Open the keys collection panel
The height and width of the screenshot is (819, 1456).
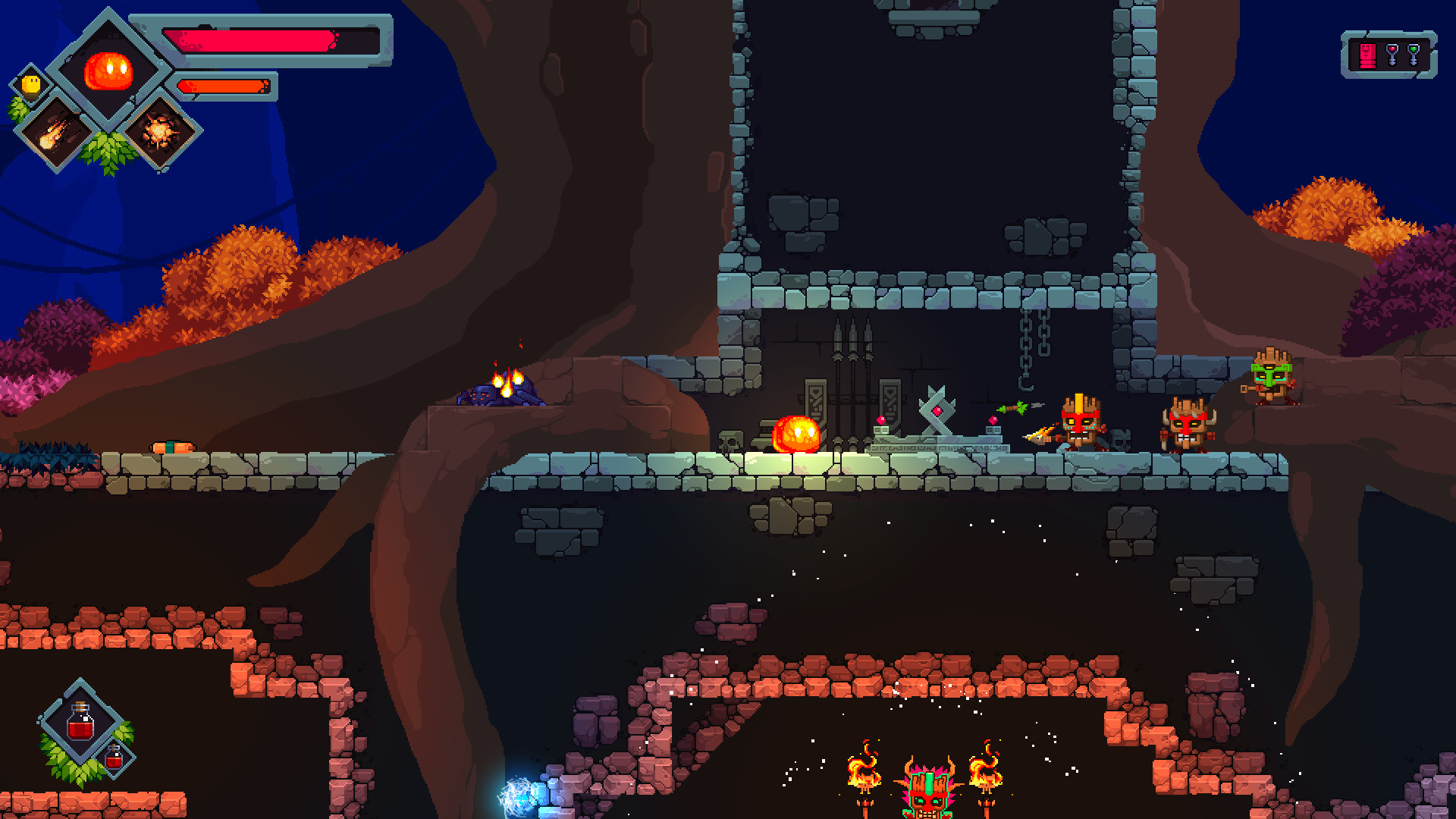click(x=1389, y=55)
